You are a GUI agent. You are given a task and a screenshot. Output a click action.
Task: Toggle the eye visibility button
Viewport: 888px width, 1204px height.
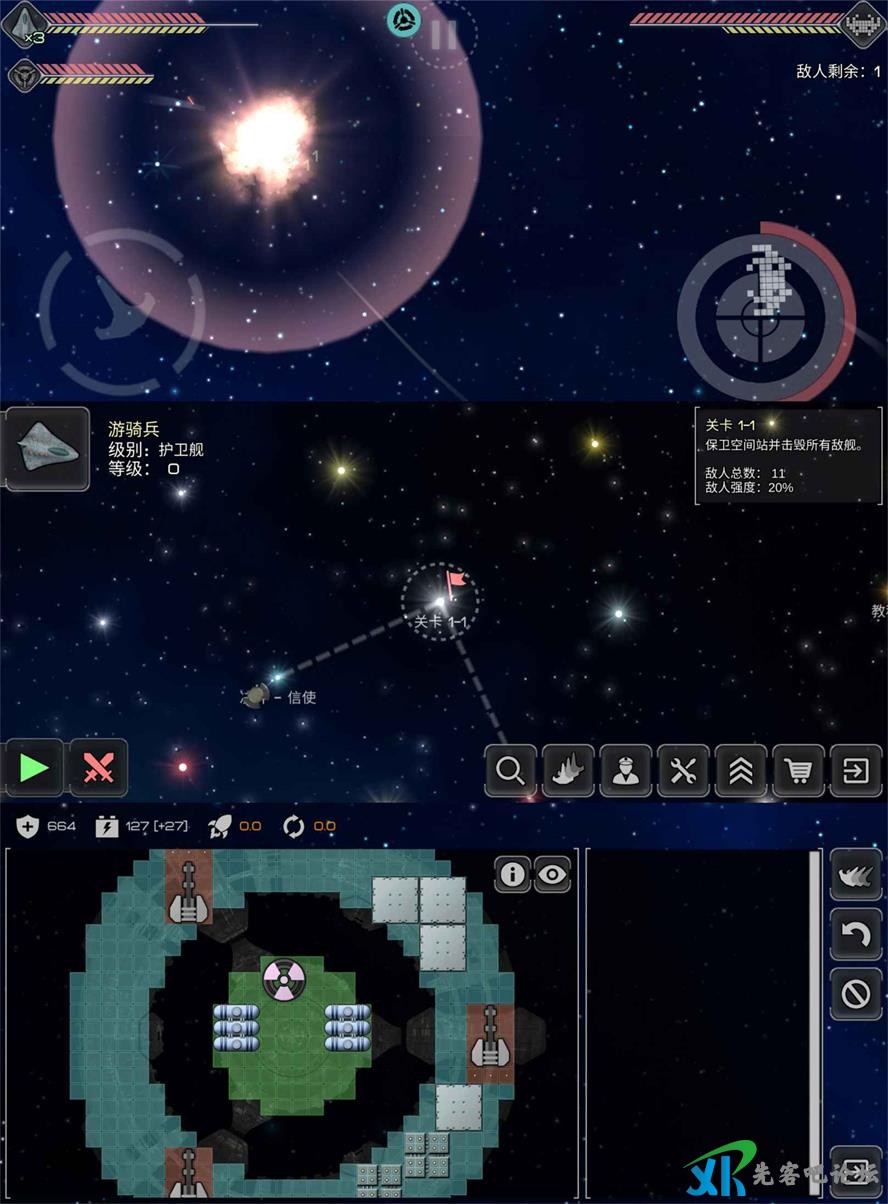coord(552,875)
